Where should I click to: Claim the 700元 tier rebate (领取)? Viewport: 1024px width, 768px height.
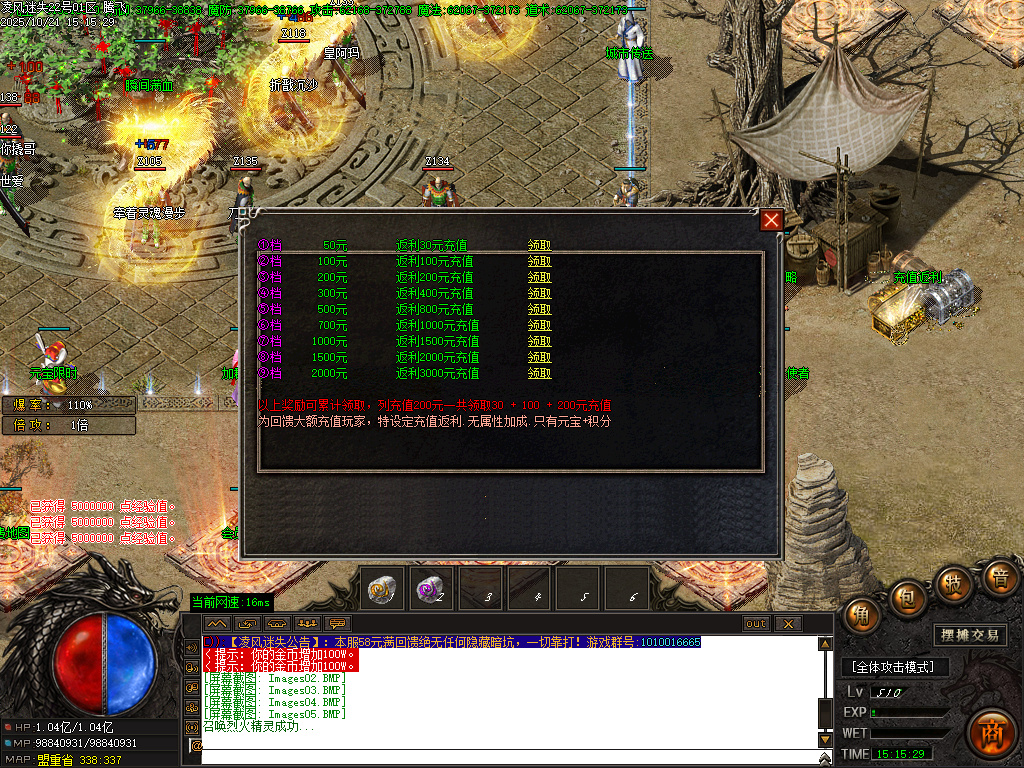pyautogui.click(x=540, y=325)
